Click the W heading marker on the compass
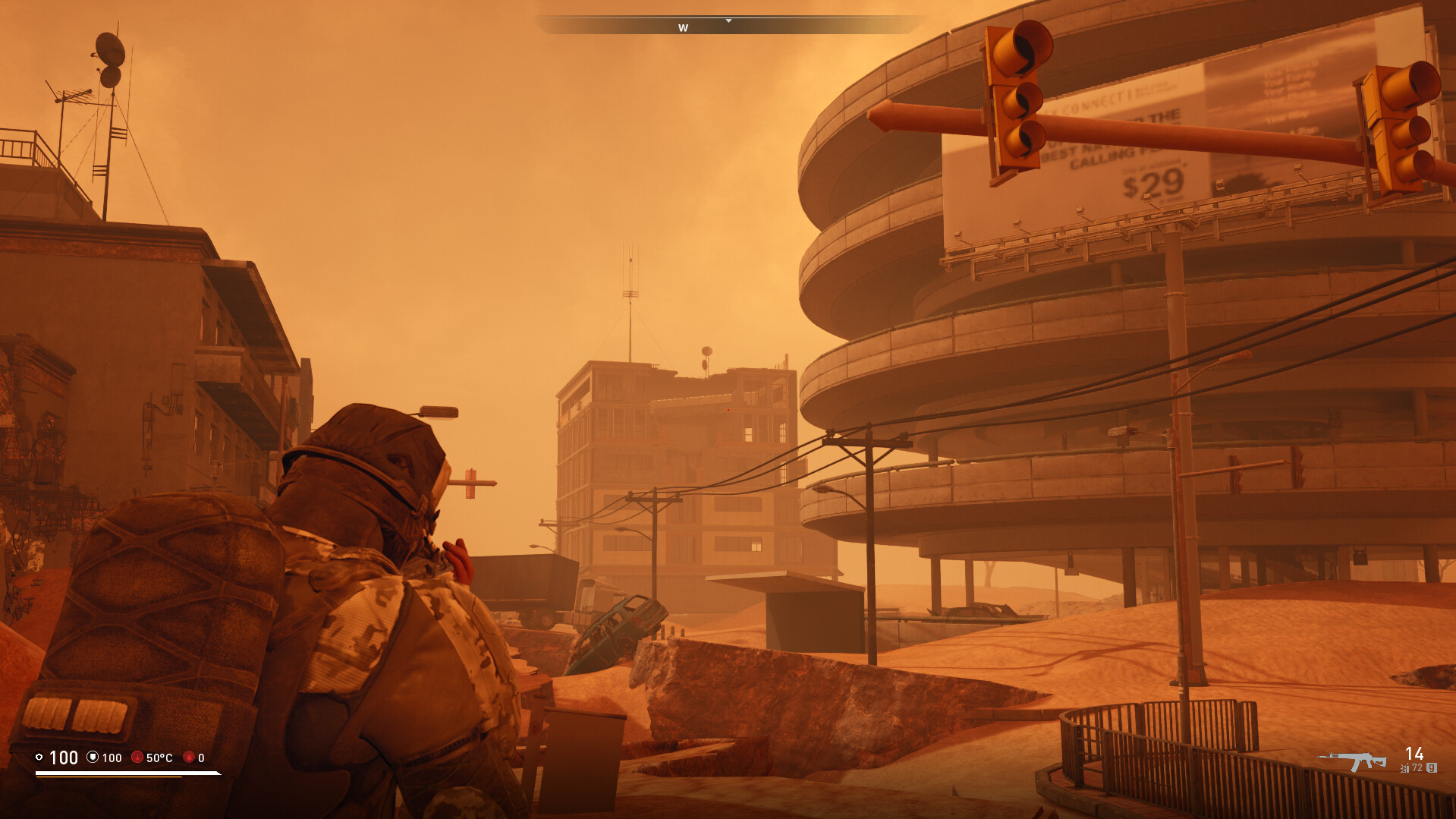The width and height of the screenshot is (1456, 819). pos(682,27)
